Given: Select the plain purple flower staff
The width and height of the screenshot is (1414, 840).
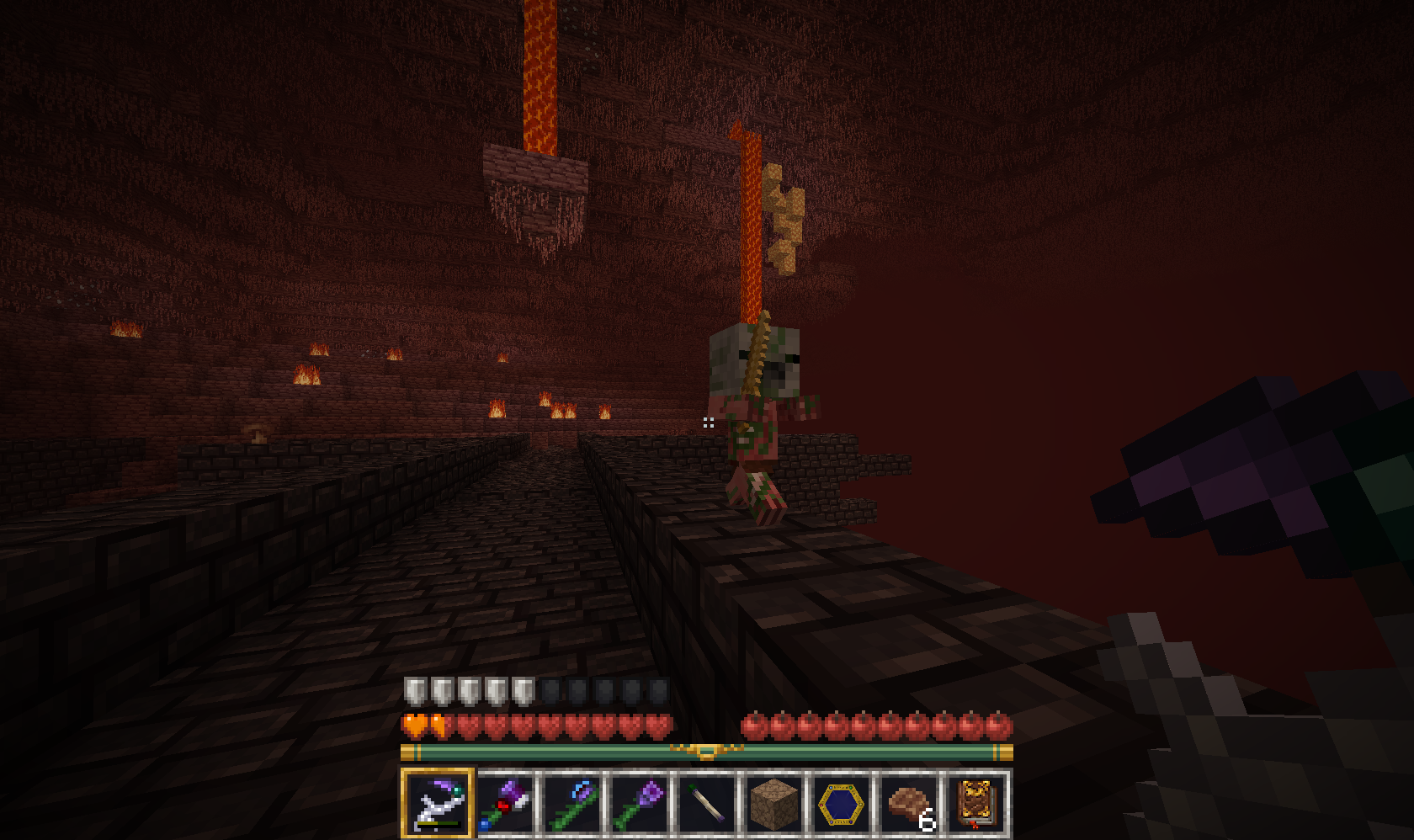Looking at the screenshot, I should pos(640,802).
